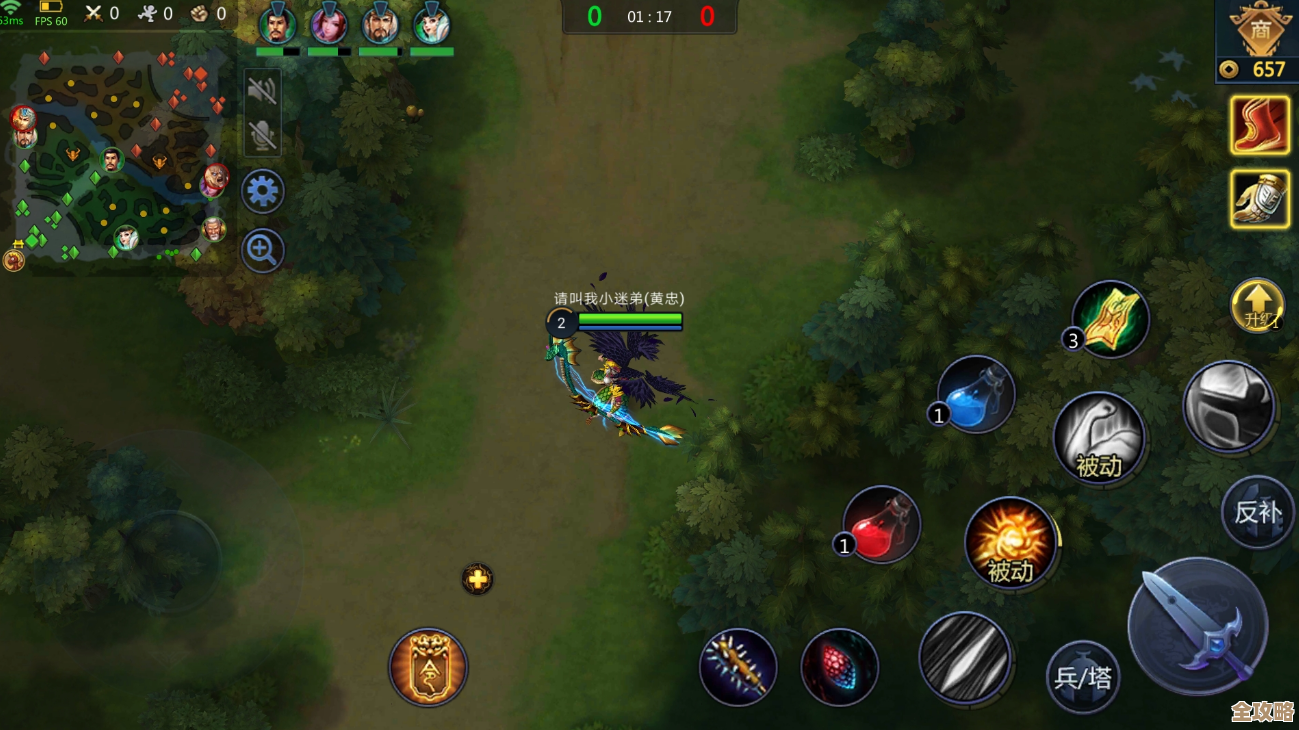Use the spiked mace item
Viewport: 1299px width, 730px height.
tap(738, 667)
